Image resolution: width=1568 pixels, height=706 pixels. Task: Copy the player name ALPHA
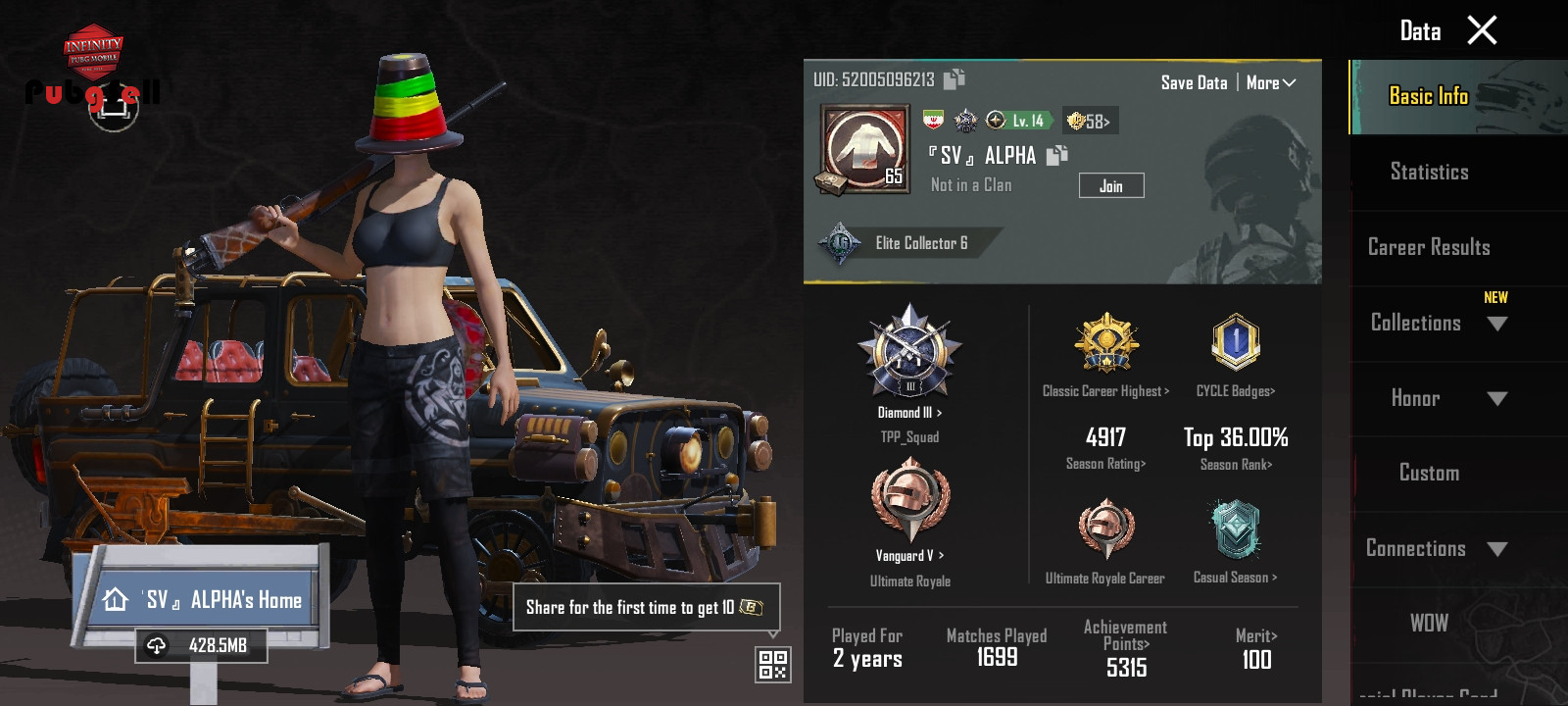[1057, 155]
